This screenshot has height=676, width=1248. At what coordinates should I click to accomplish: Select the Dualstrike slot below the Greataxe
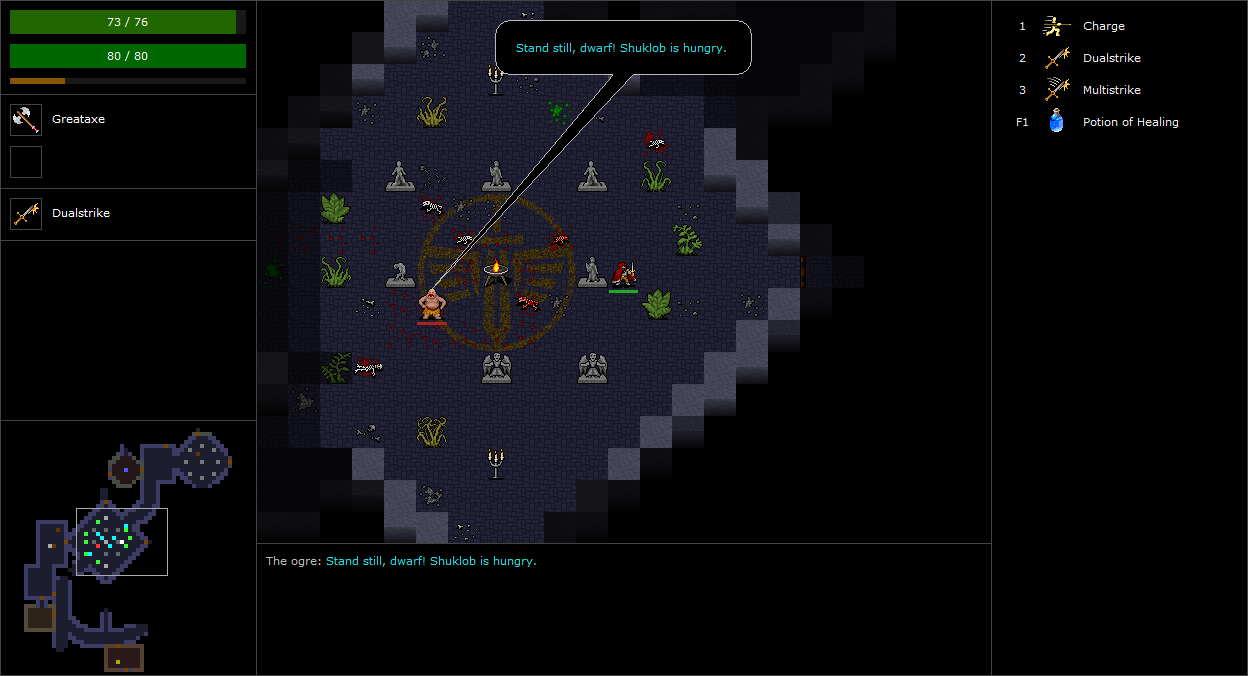(x=26, y=213)
